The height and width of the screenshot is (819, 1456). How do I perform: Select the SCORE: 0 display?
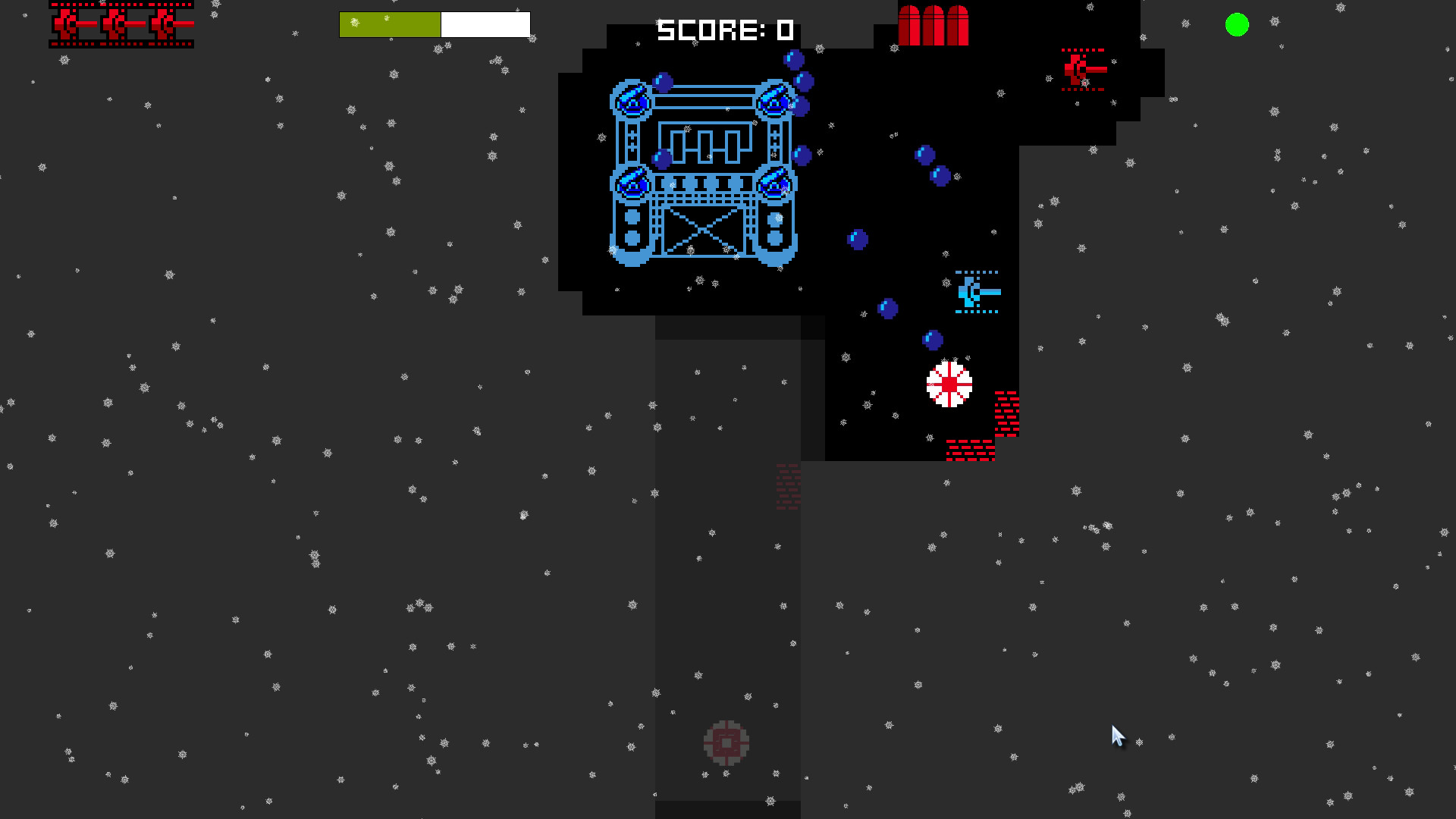click(x=724, y=30)
